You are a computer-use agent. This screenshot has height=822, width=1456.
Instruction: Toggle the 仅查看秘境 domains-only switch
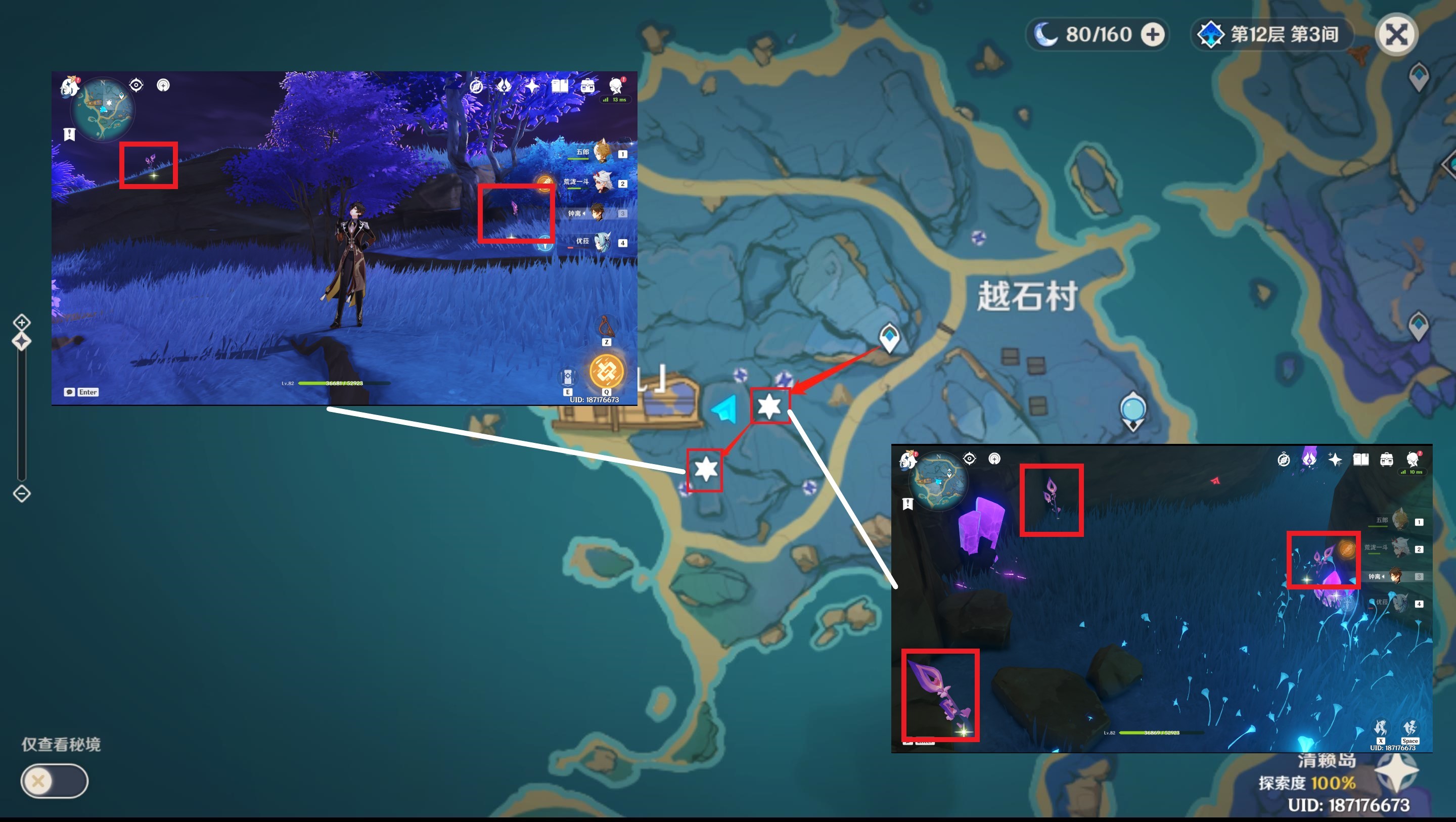click(x=54, y=781)
